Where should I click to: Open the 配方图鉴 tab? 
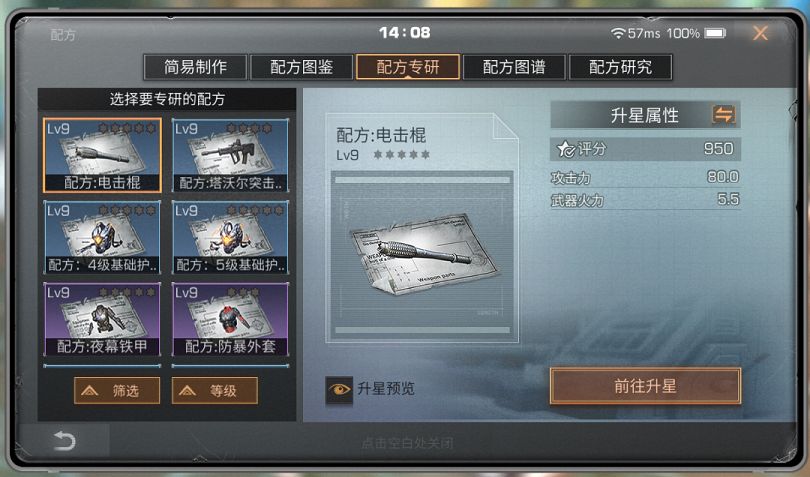[301, 67]
